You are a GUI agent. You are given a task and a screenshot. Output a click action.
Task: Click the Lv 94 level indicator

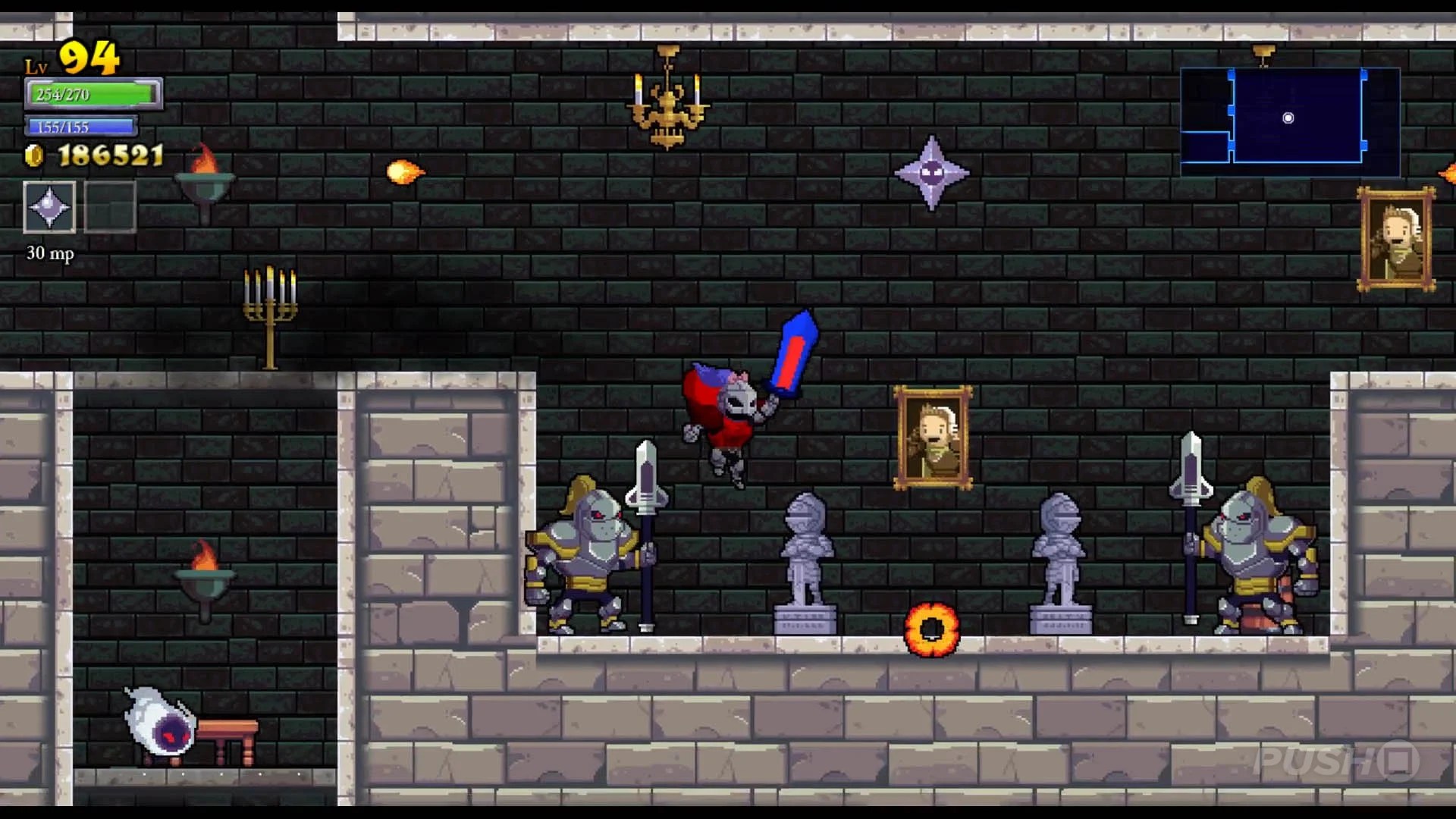tap(76, 55)
